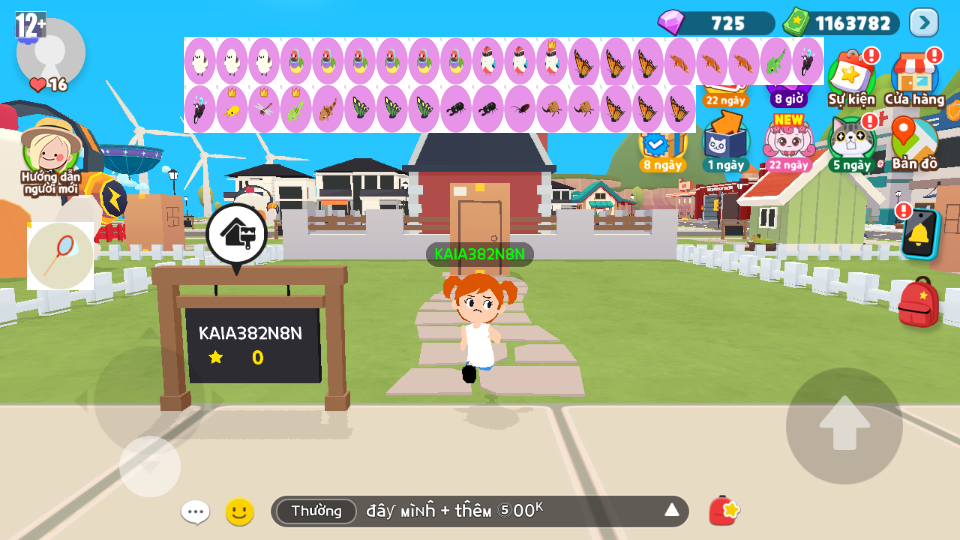Select the Thường chat channel button
Image resolution: width=960 pixels, height=540 pixels.
point(316,511)
